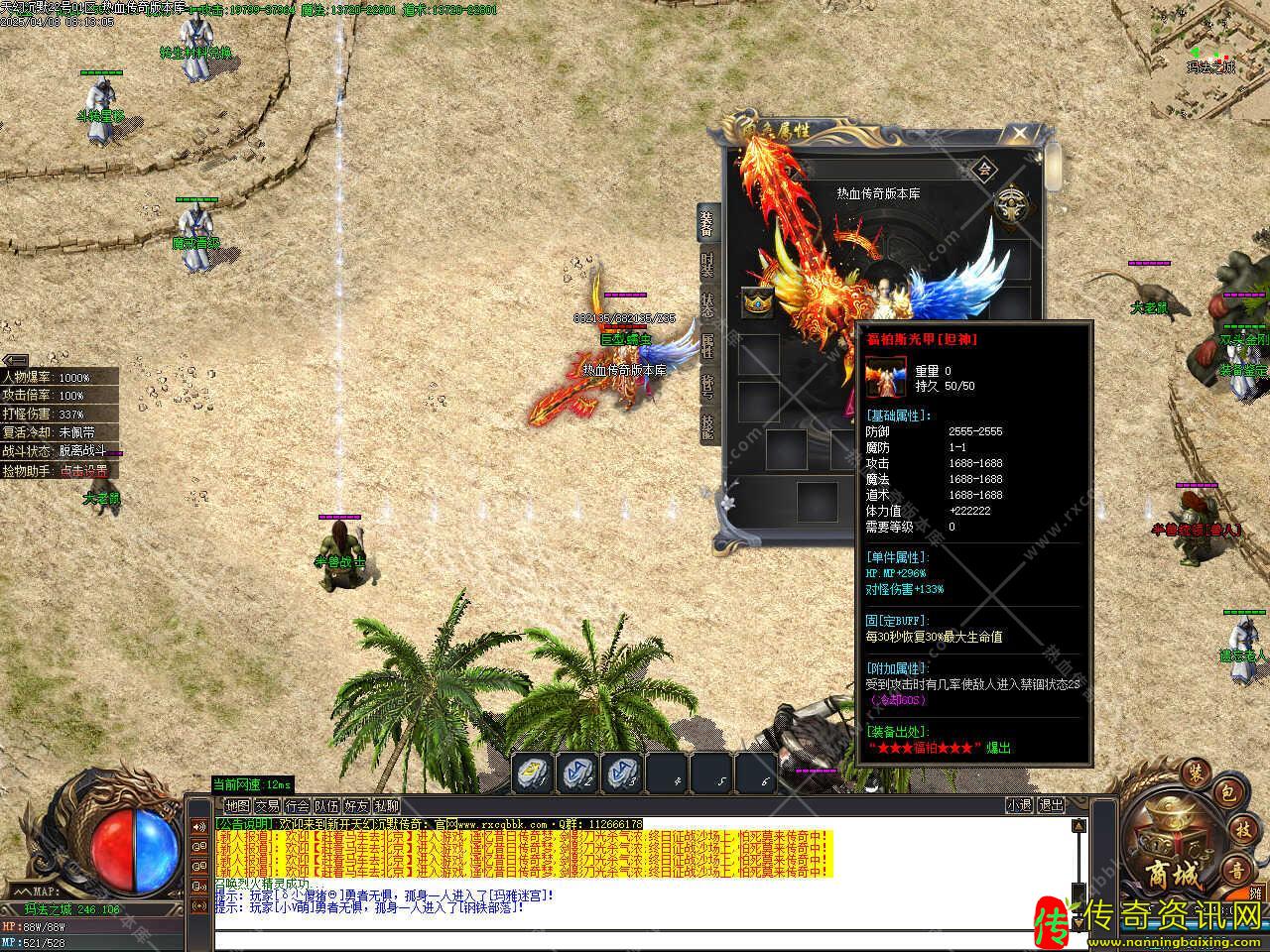Show the 称号 titles tab
1270x952 pixels.
point(707,387)
